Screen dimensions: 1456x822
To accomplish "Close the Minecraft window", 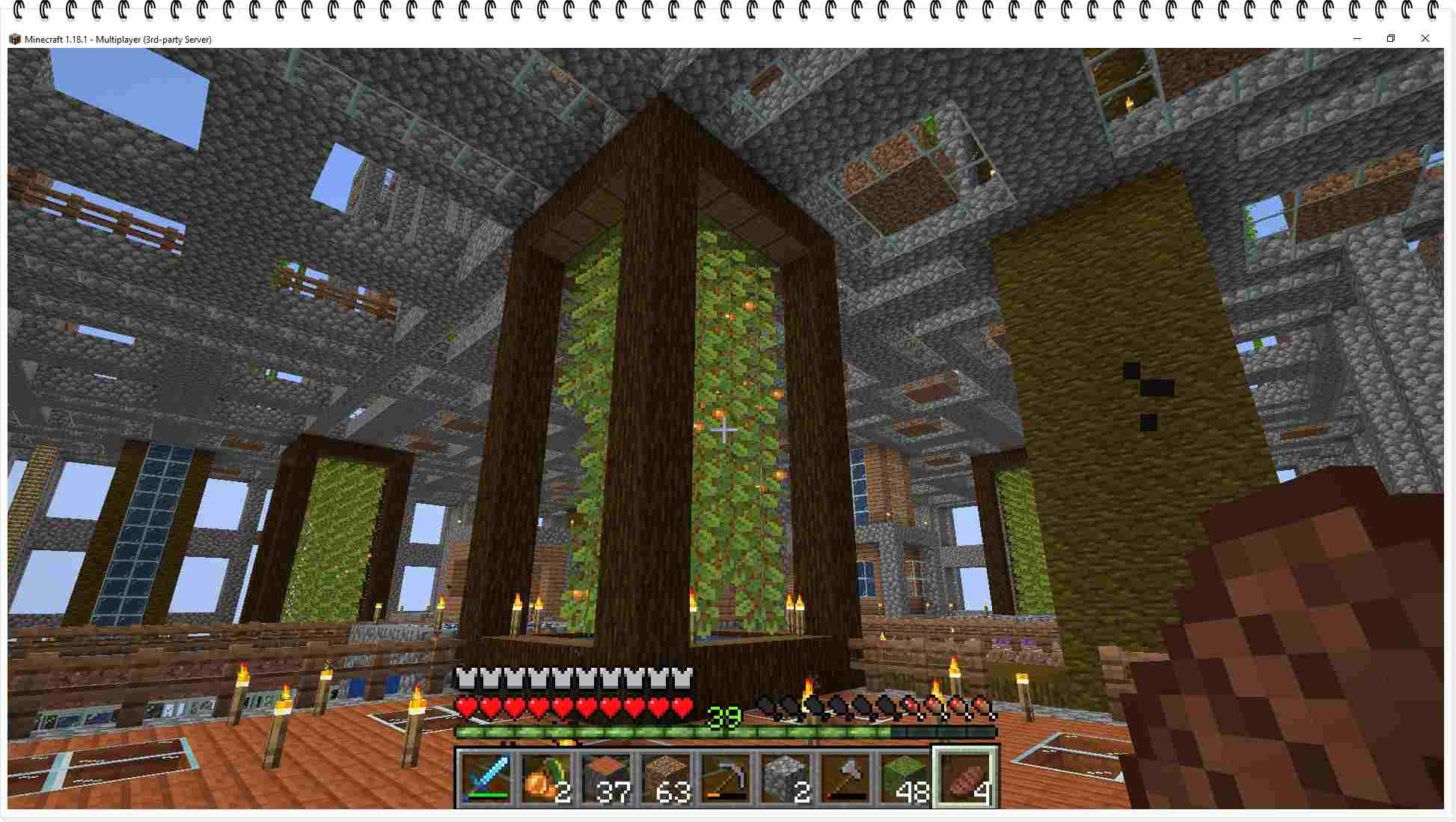I will (1425, 39).
